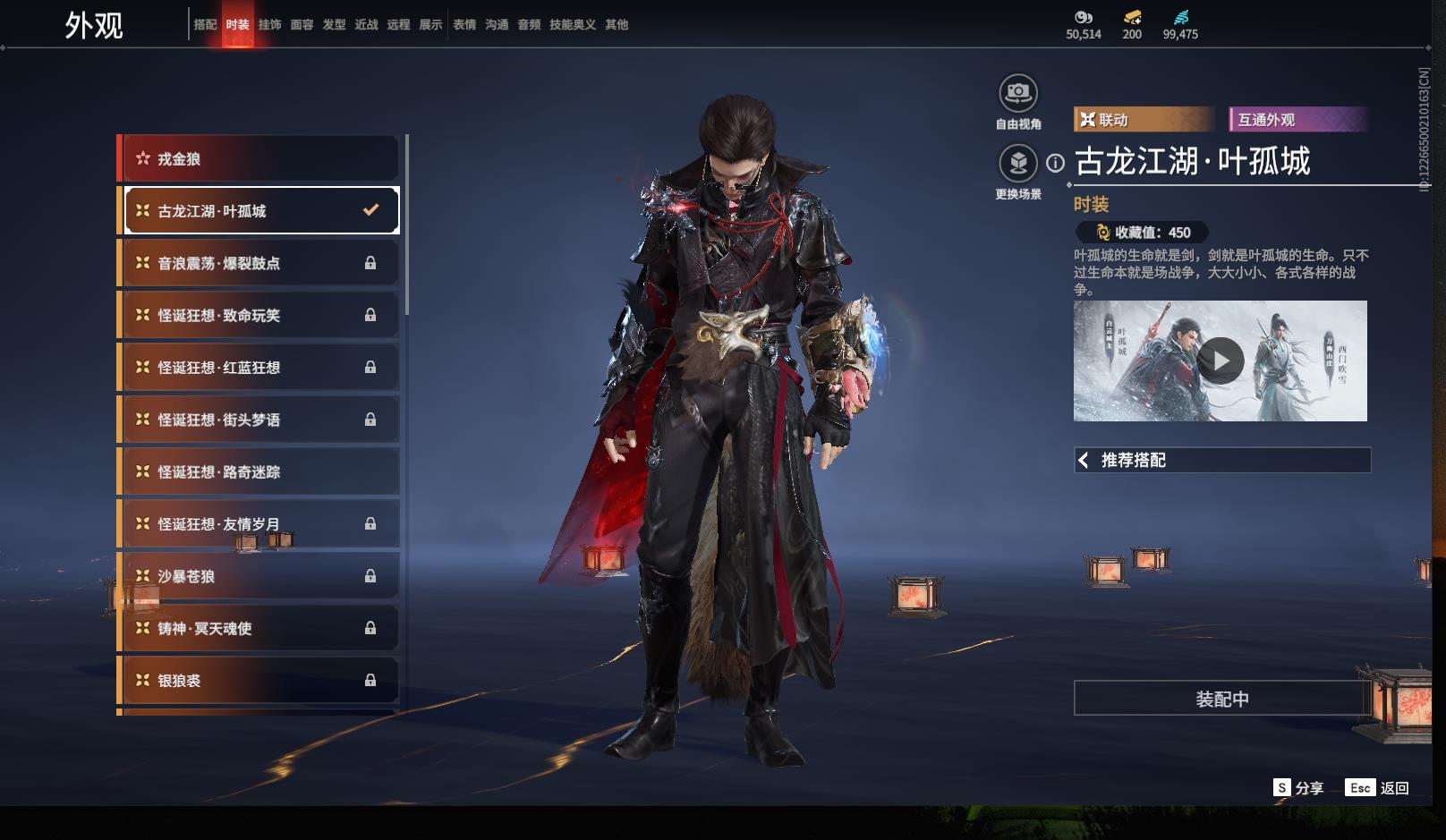The width and height of the screenshot is (1446, 840).
Task: Switch to the 发型 tab
Action: click(334, 25)
